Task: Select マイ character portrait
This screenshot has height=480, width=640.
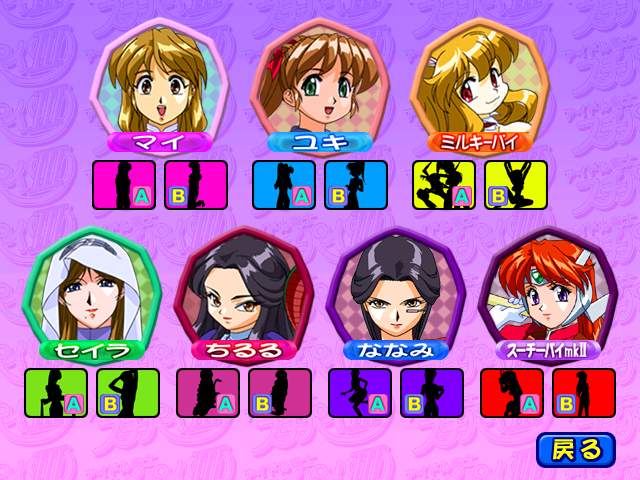Action: click(155, 80)
